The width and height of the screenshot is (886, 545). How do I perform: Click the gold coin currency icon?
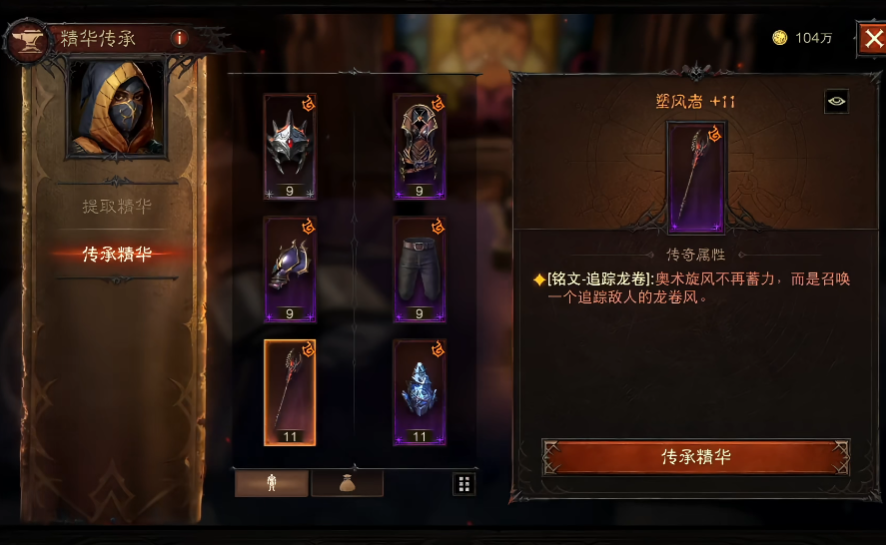click(x=780, y=38)
